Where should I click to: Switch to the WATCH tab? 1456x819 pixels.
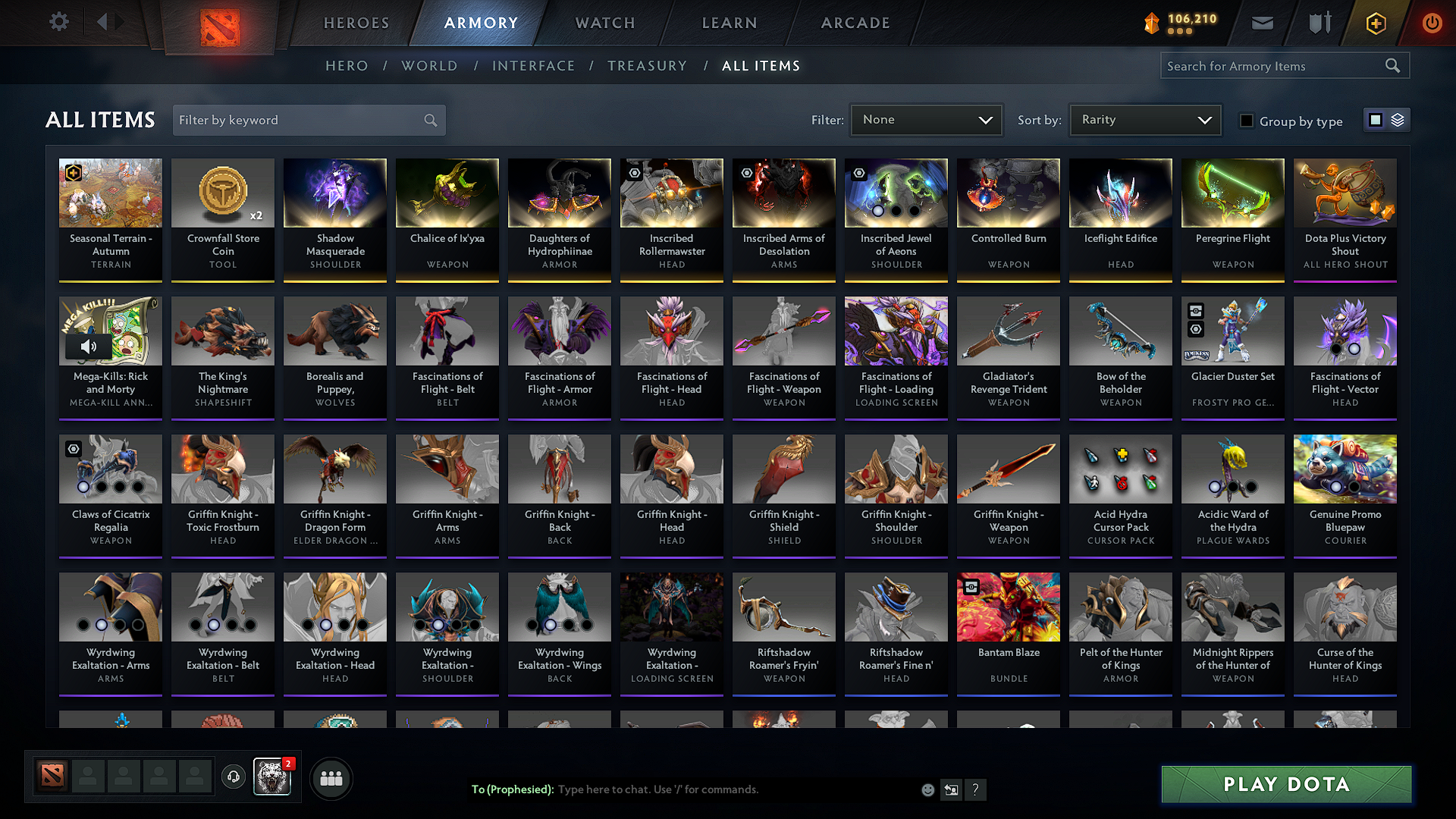604,23
